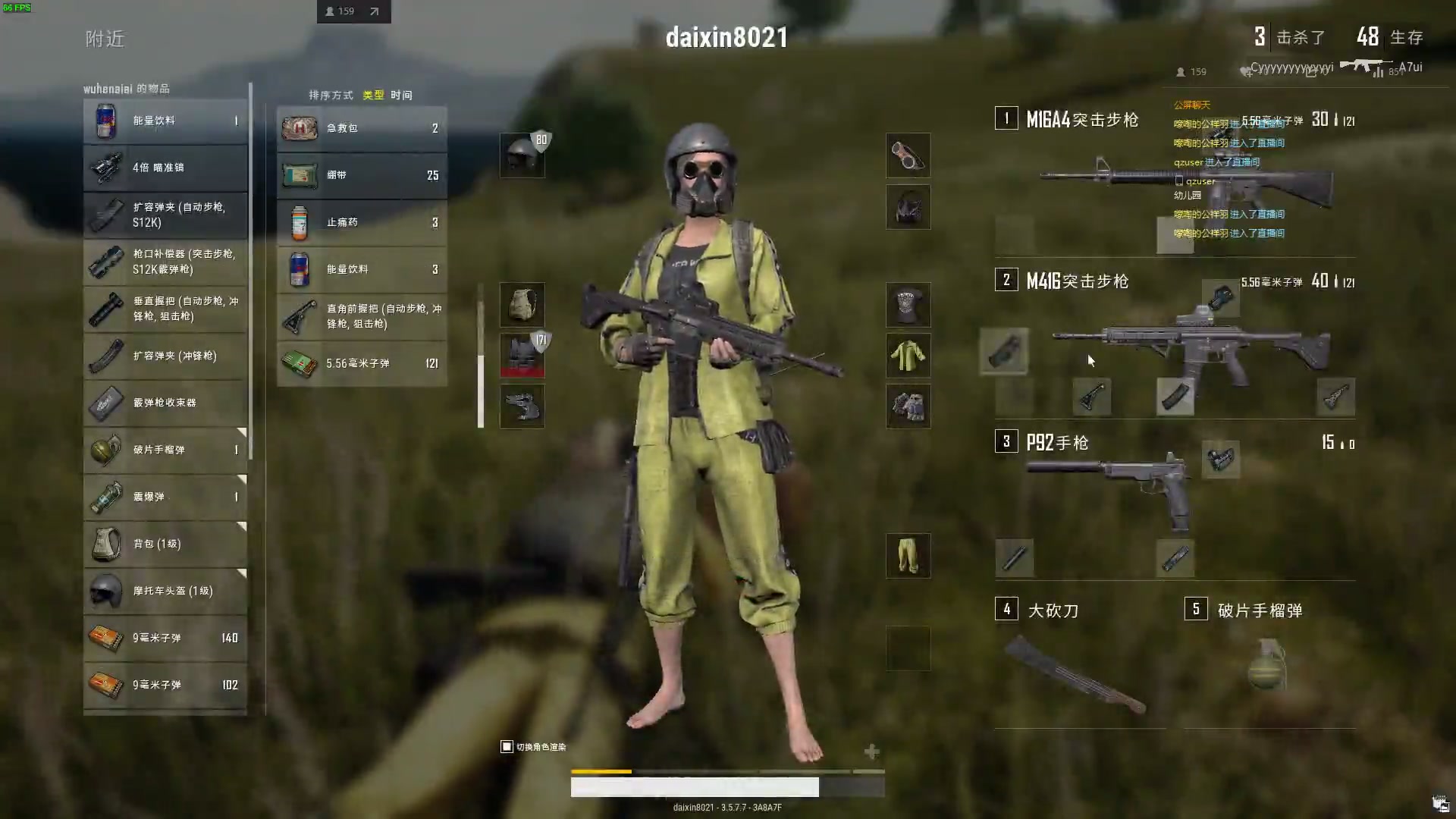
Task: Select the bandage item showing 25 count
Action: tap(362, 175)
